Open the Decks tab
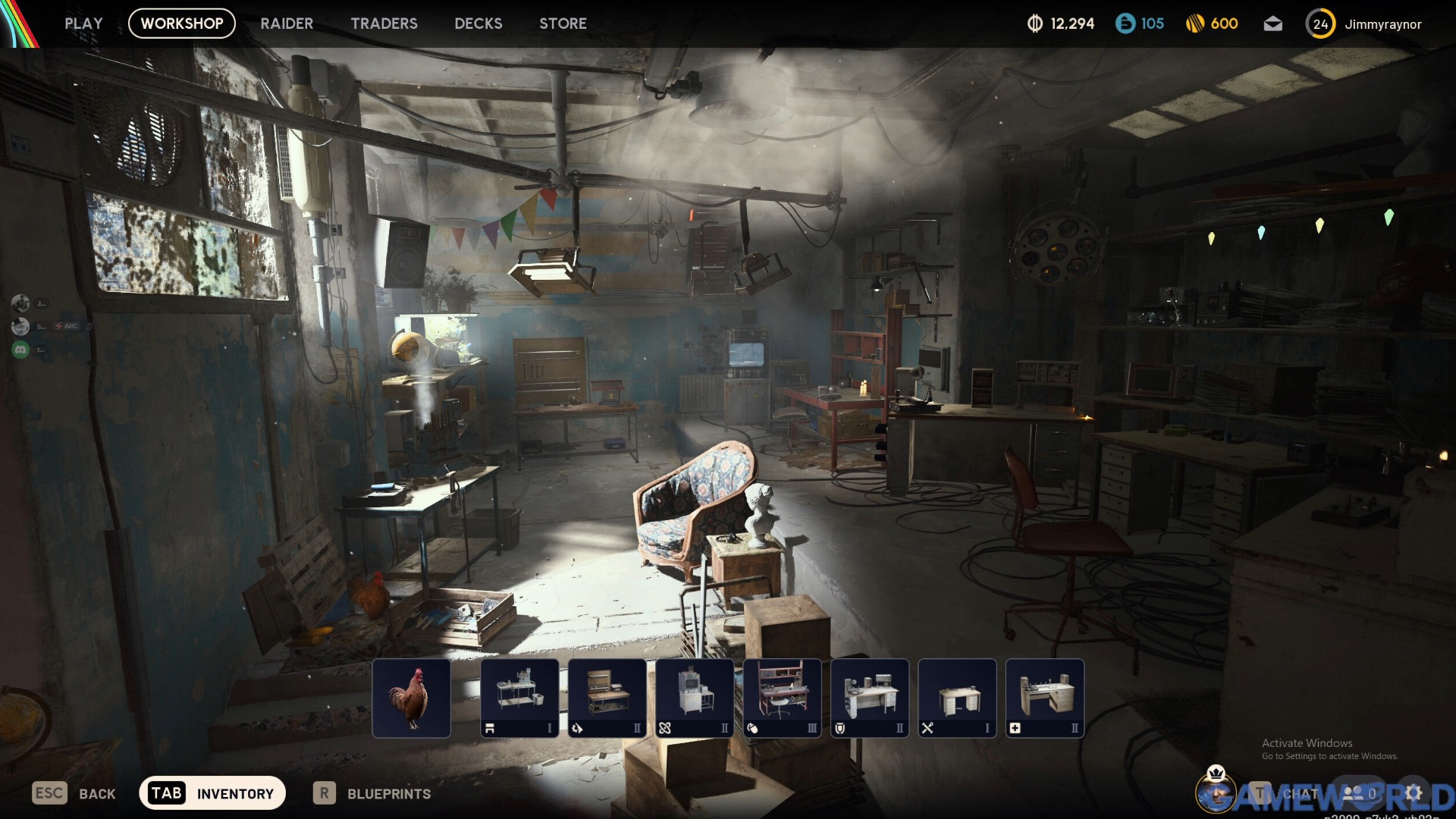The image size is (1456, 819). [x=478, y=24]
